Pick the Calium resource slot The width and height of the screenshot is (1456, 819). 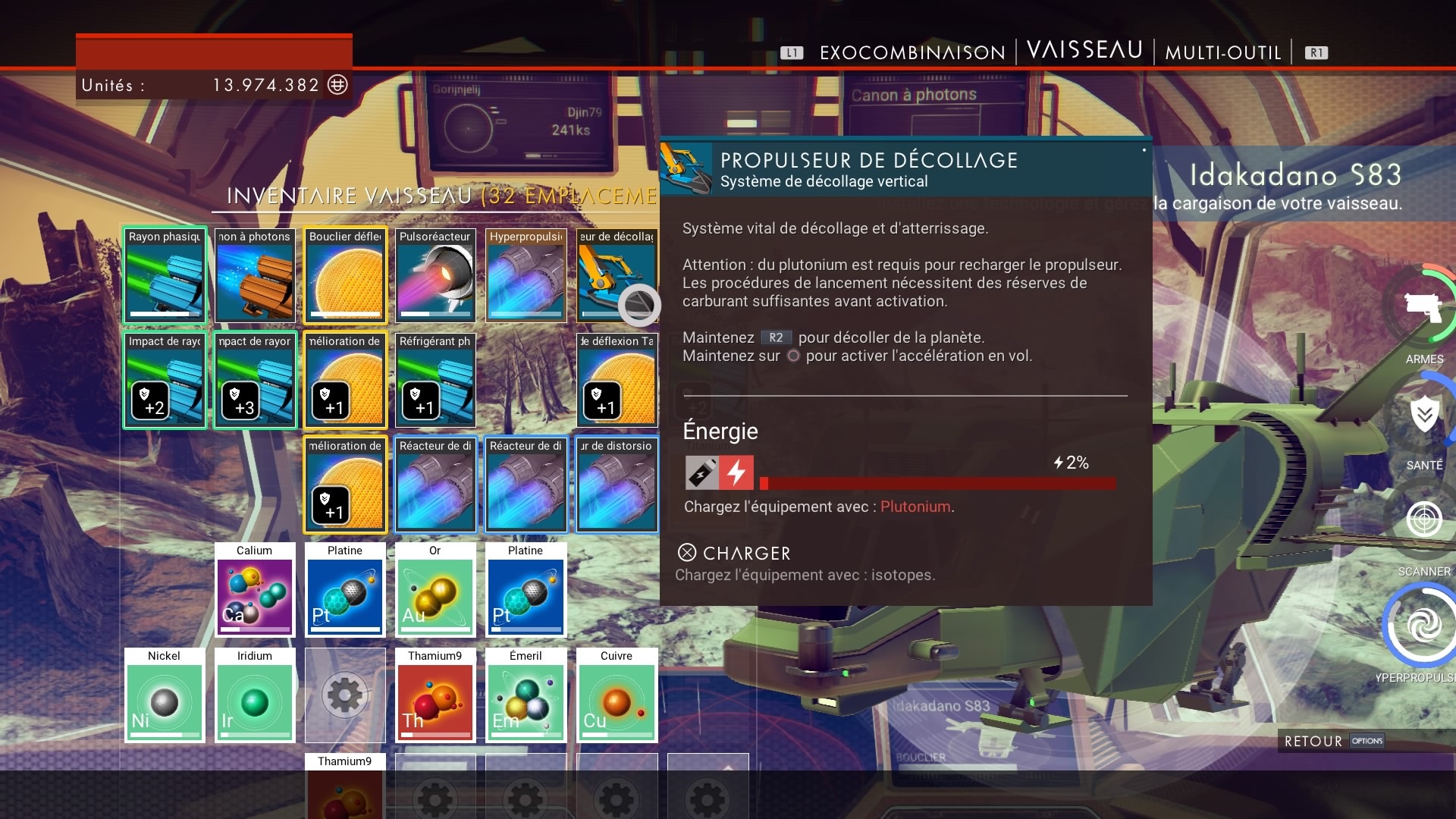[x=255, y=589]
